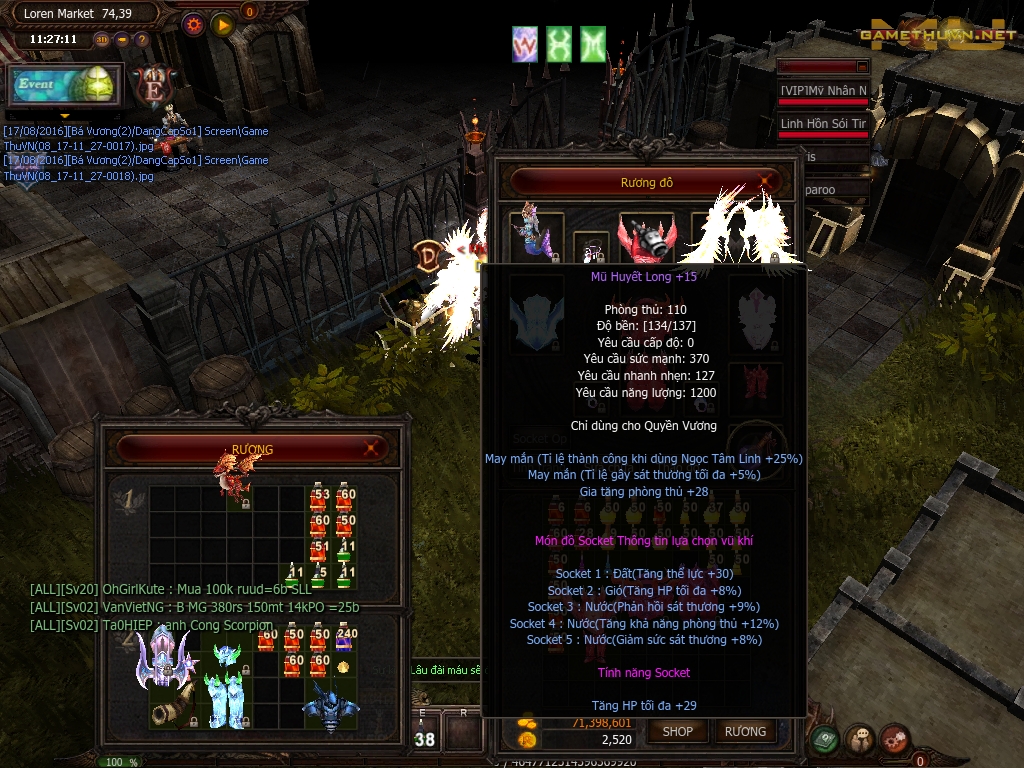Open the SHOP button
Viewport: 1024px width, 768px height.
677,731
